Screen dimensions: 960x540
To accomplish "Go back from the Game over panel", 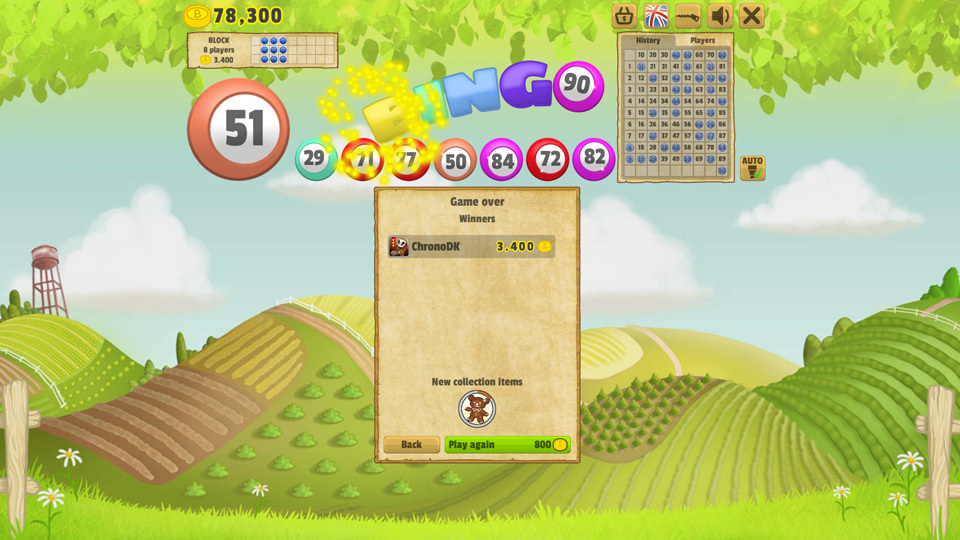I will (411, 445).
